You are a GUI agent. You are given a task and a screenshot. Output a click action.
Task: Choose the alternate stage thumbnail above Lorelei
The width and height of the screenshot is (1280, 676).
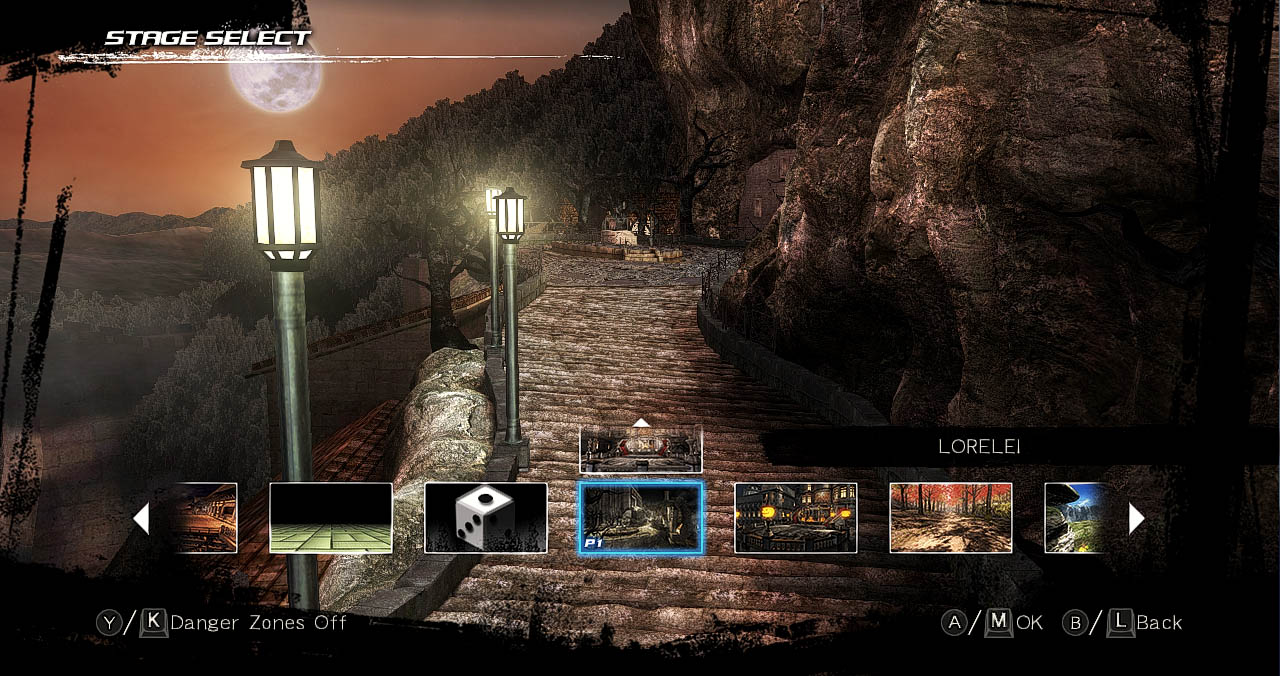pyautogui.click(x=641, y=449)
